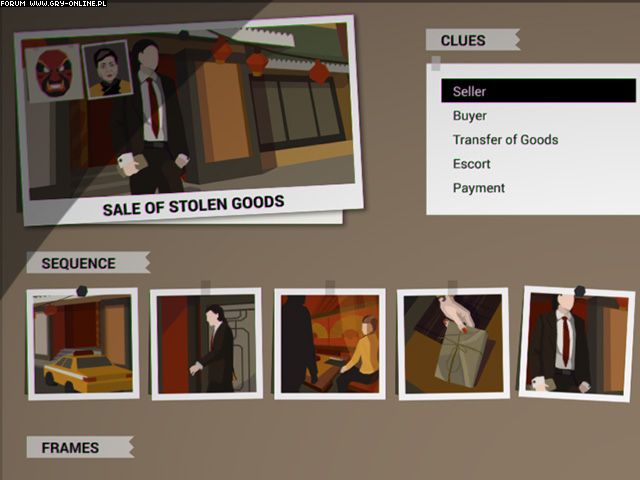Select the Seller clue
This screenshot has height=480, width=640.
tap(538, 92)
